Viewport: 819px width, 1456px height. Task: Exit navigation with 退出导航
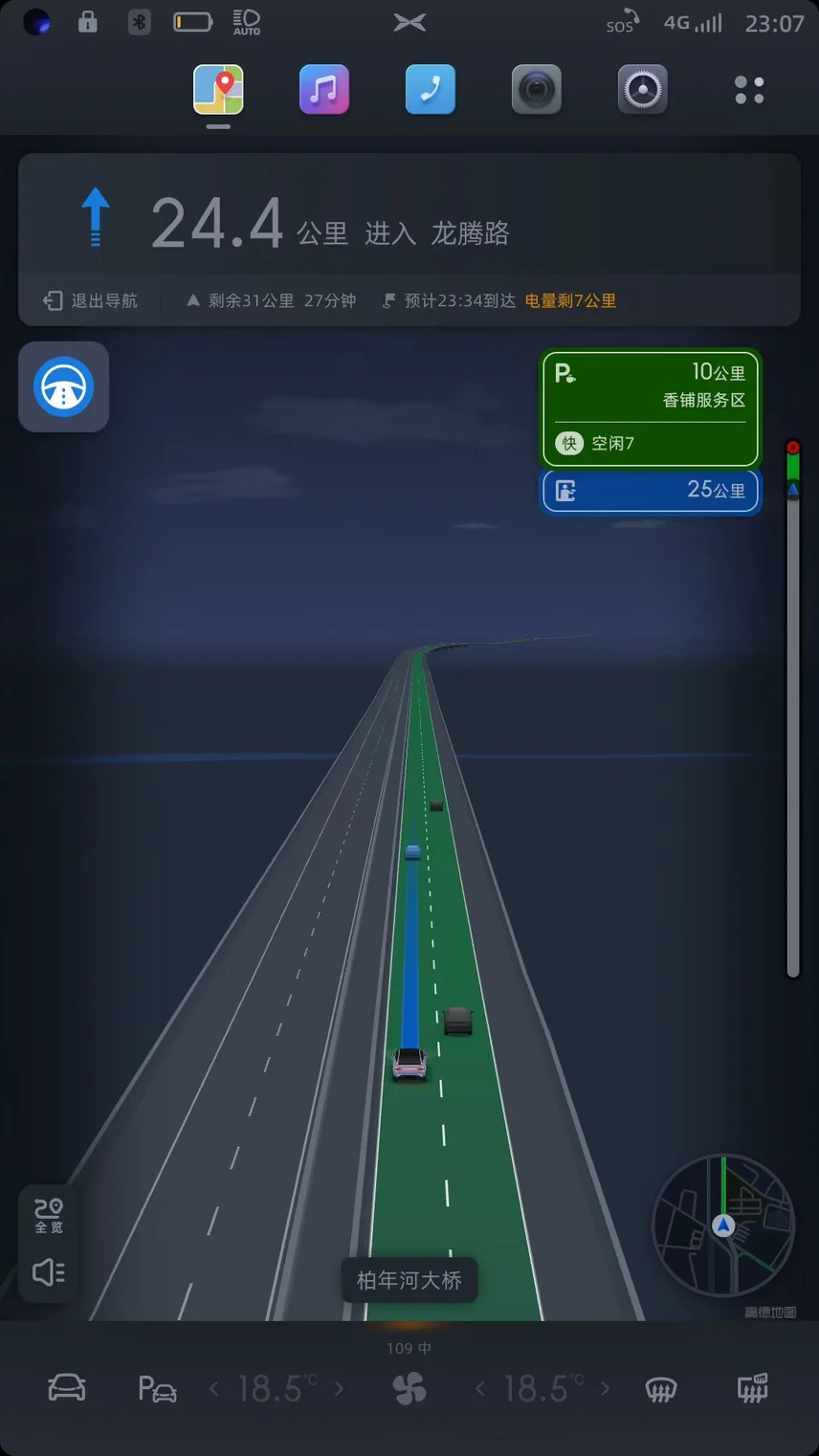(x=92, y=300)
